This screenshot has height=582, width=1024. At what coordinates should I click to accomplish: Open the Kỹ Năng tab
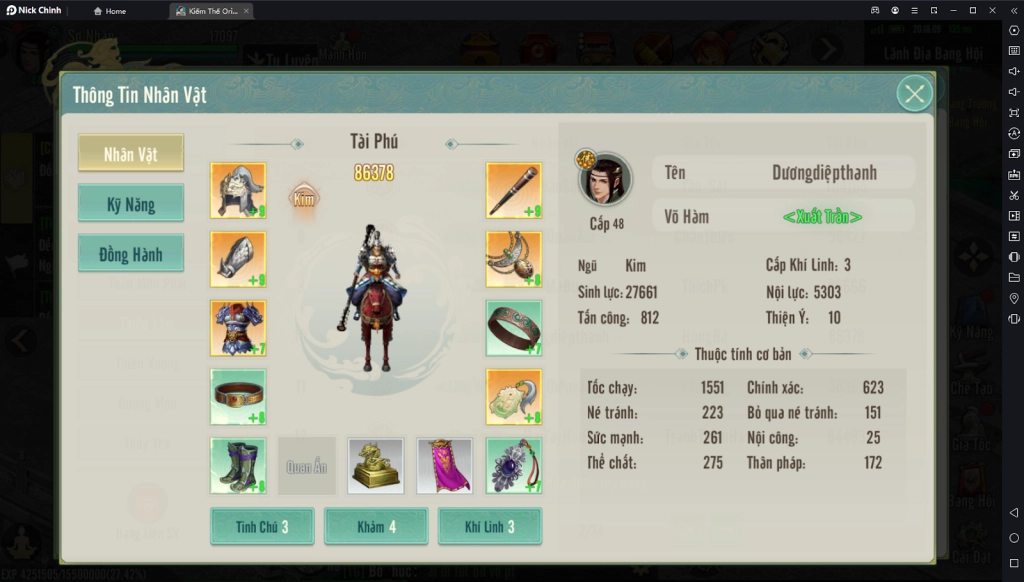click(131, 204)
